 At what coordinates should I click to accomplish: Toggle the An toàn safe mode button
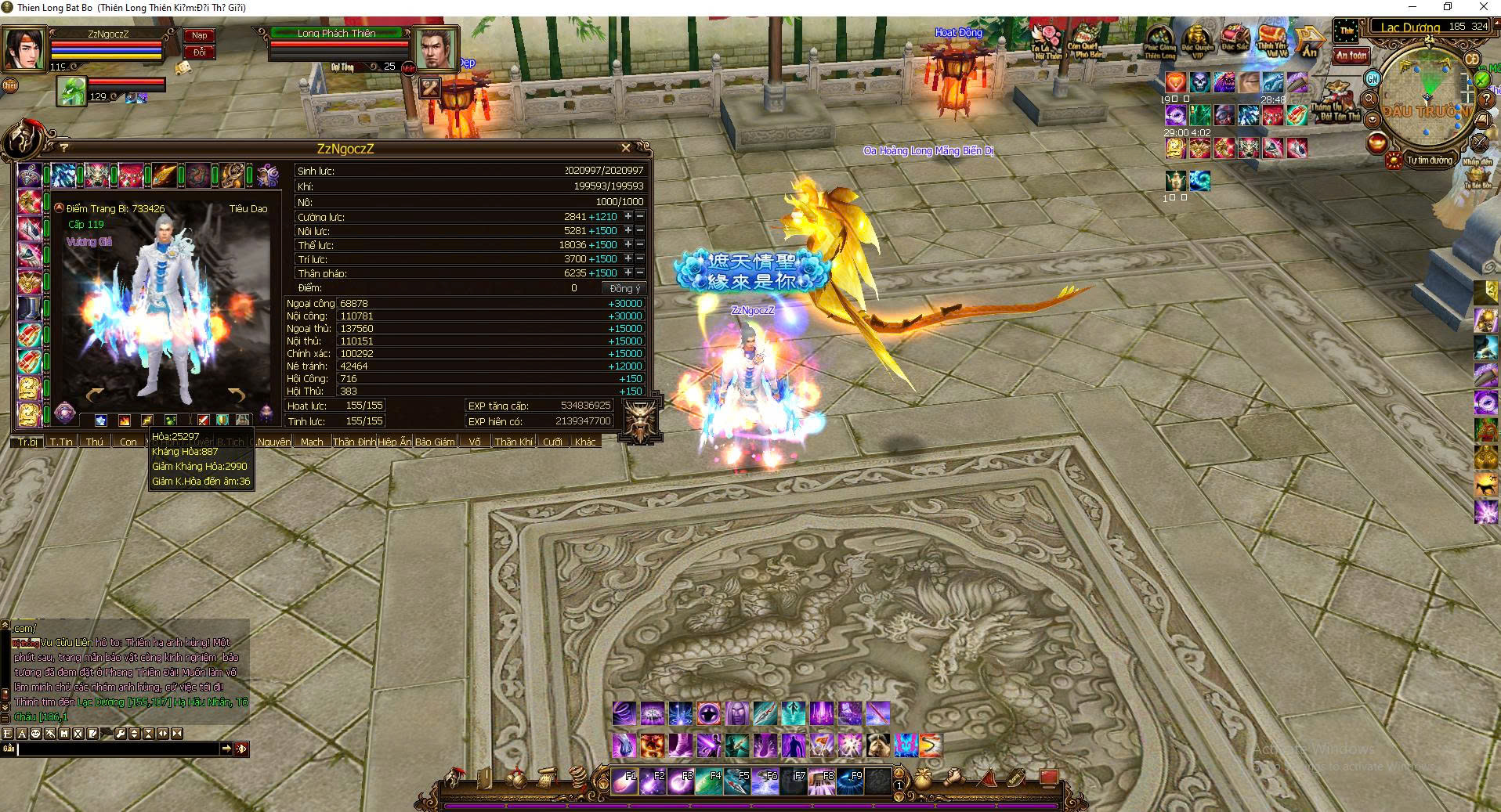pos(1351,56)
